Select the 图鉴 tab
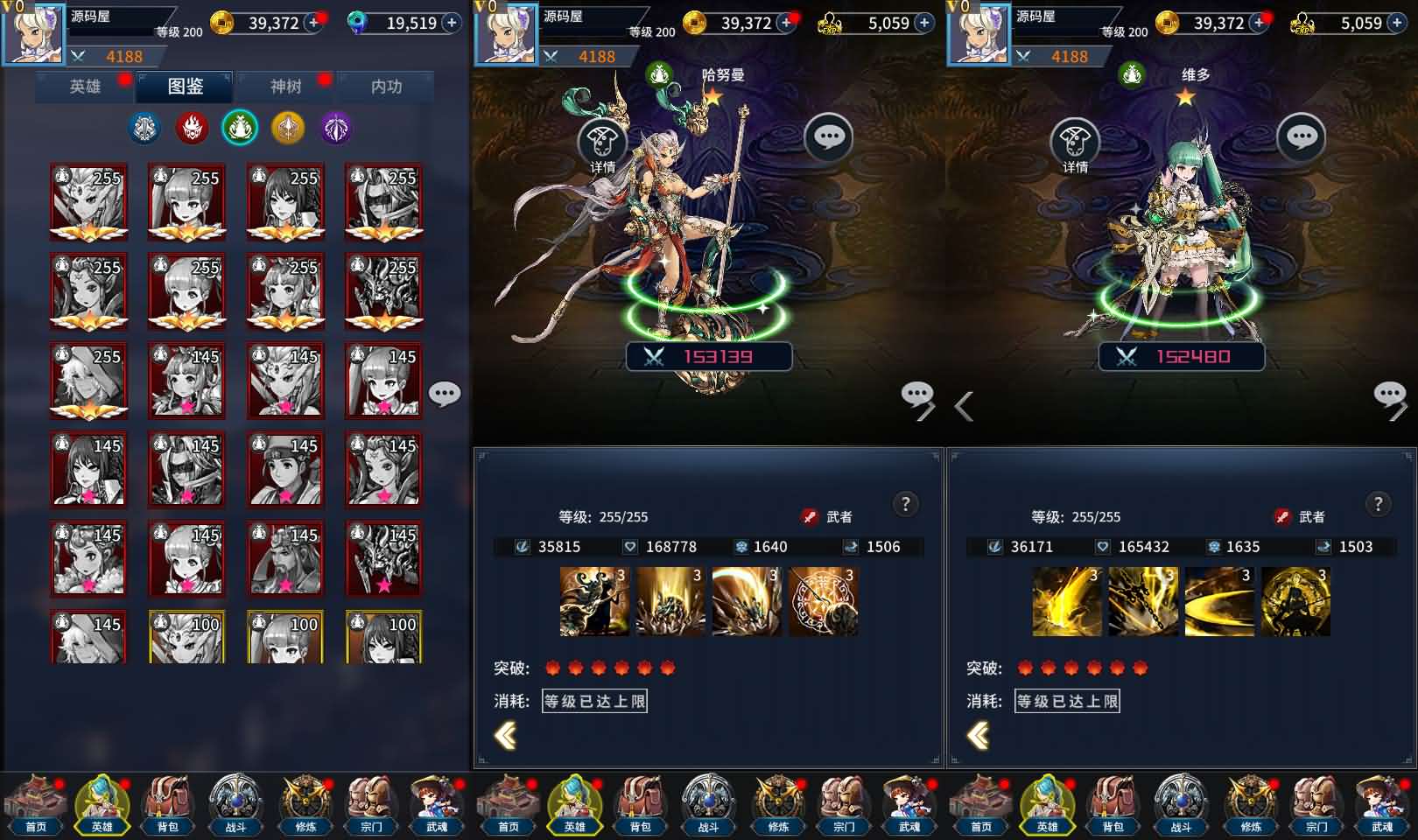This screenshot has width=1418, height=840. pyautogui.click(x=186, y=87)
